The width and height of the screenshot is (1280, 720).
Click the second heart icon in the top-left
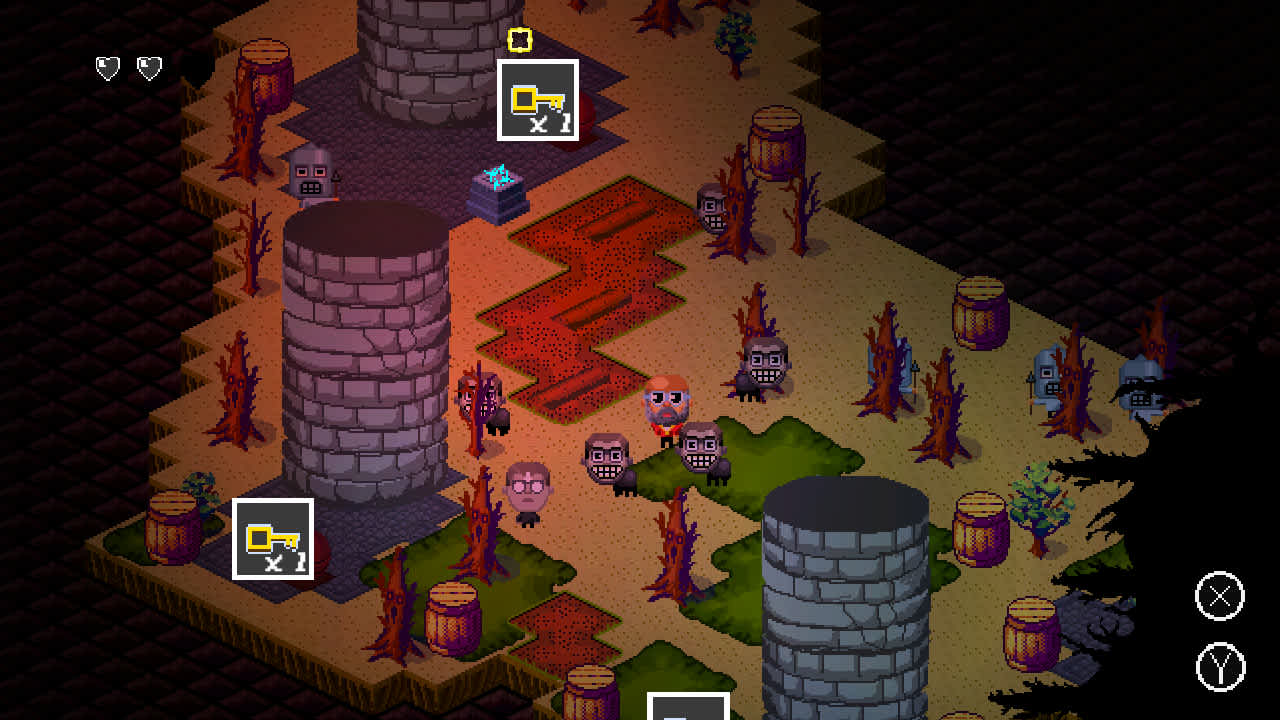148,68
